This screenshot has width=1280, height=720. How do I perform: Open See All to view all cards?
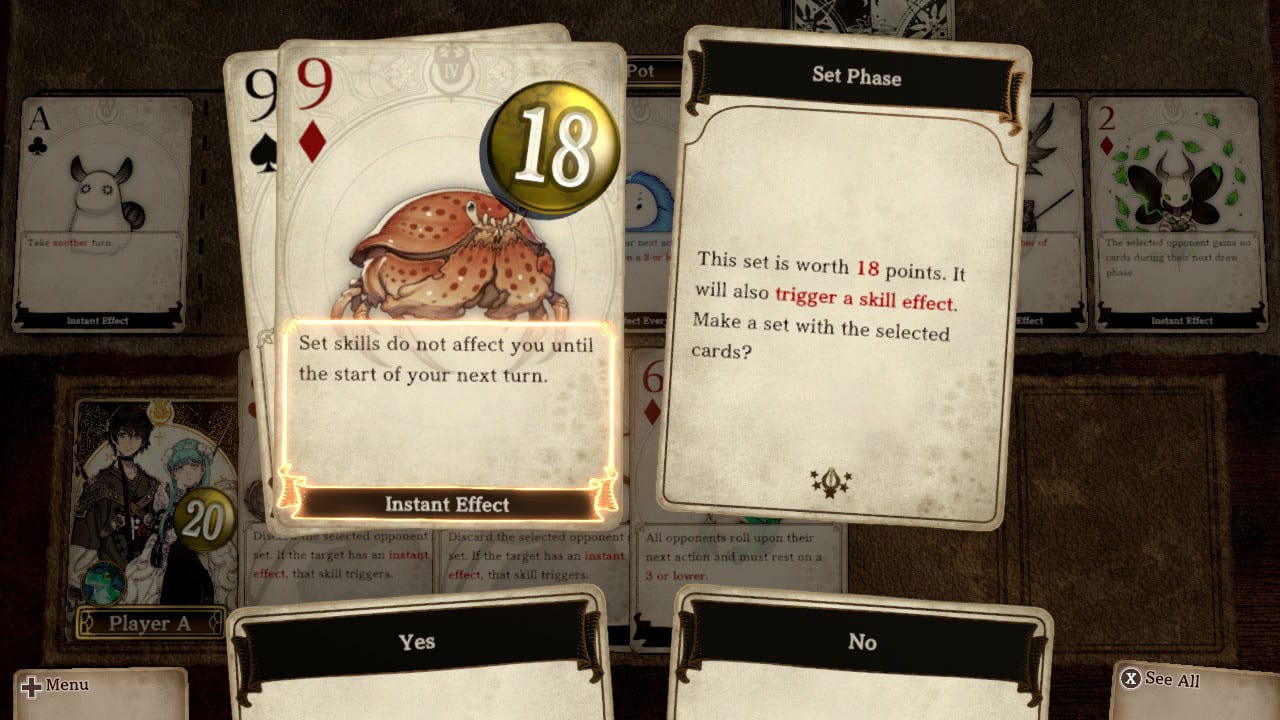pos(1173,680)
